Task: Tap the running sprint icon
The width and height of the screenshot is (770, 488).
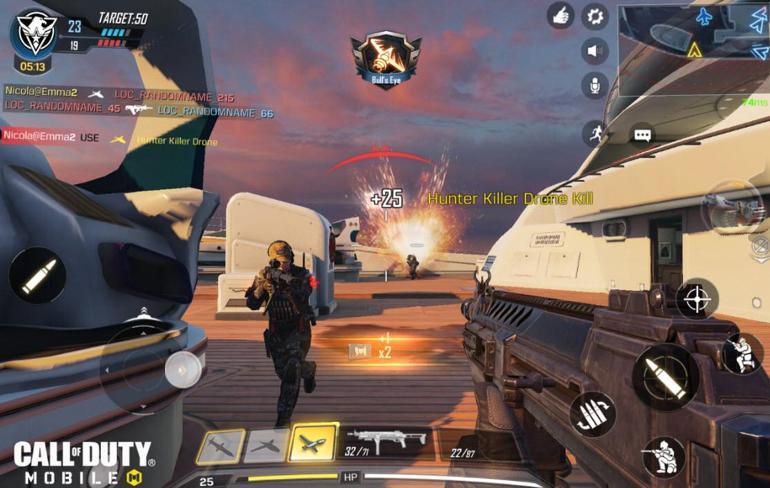Action: (x=596, y=133)
